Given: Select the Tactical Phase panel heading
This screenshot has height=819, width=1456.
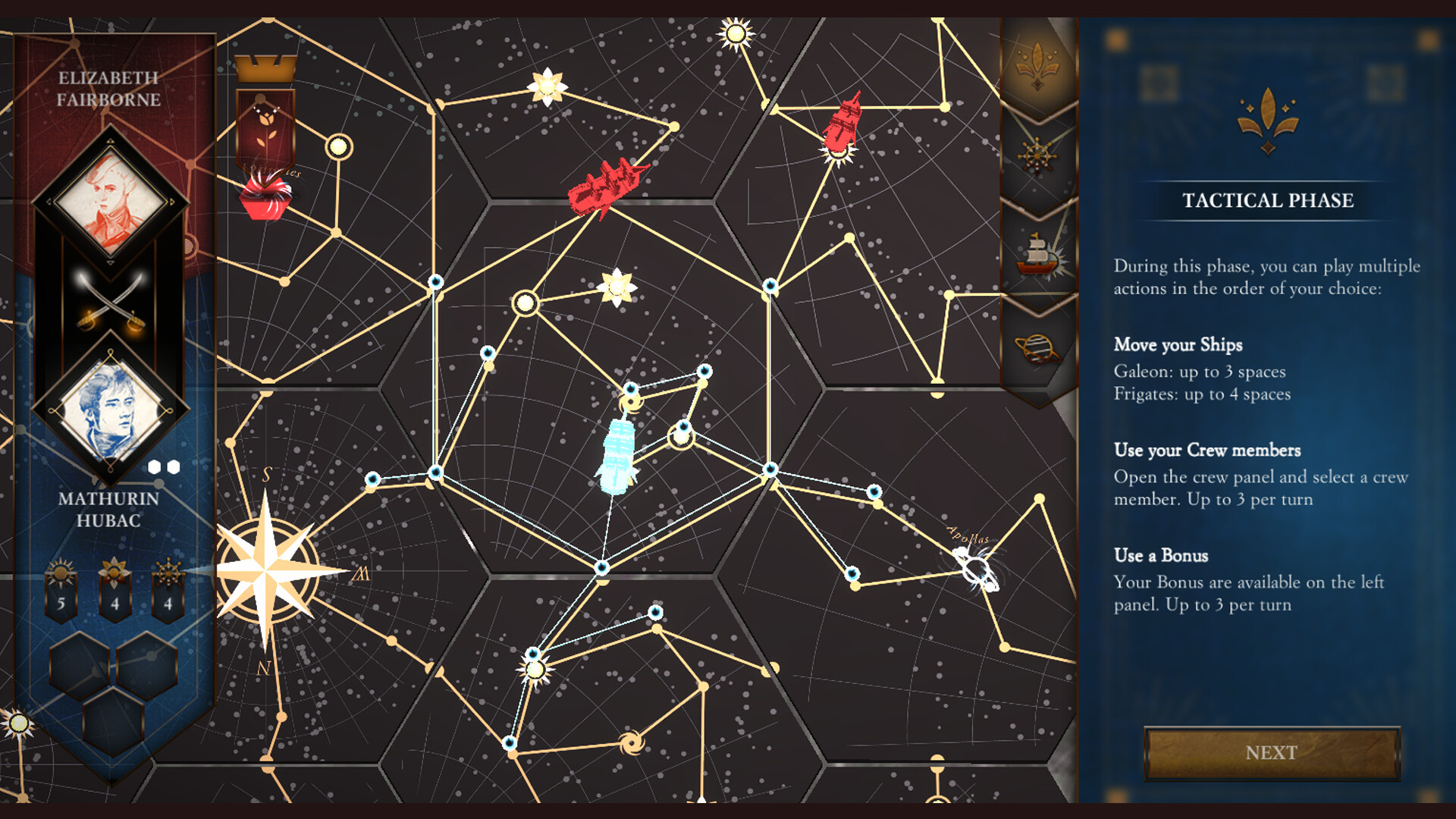Looking at the screenshot, I should (1267, 201).
